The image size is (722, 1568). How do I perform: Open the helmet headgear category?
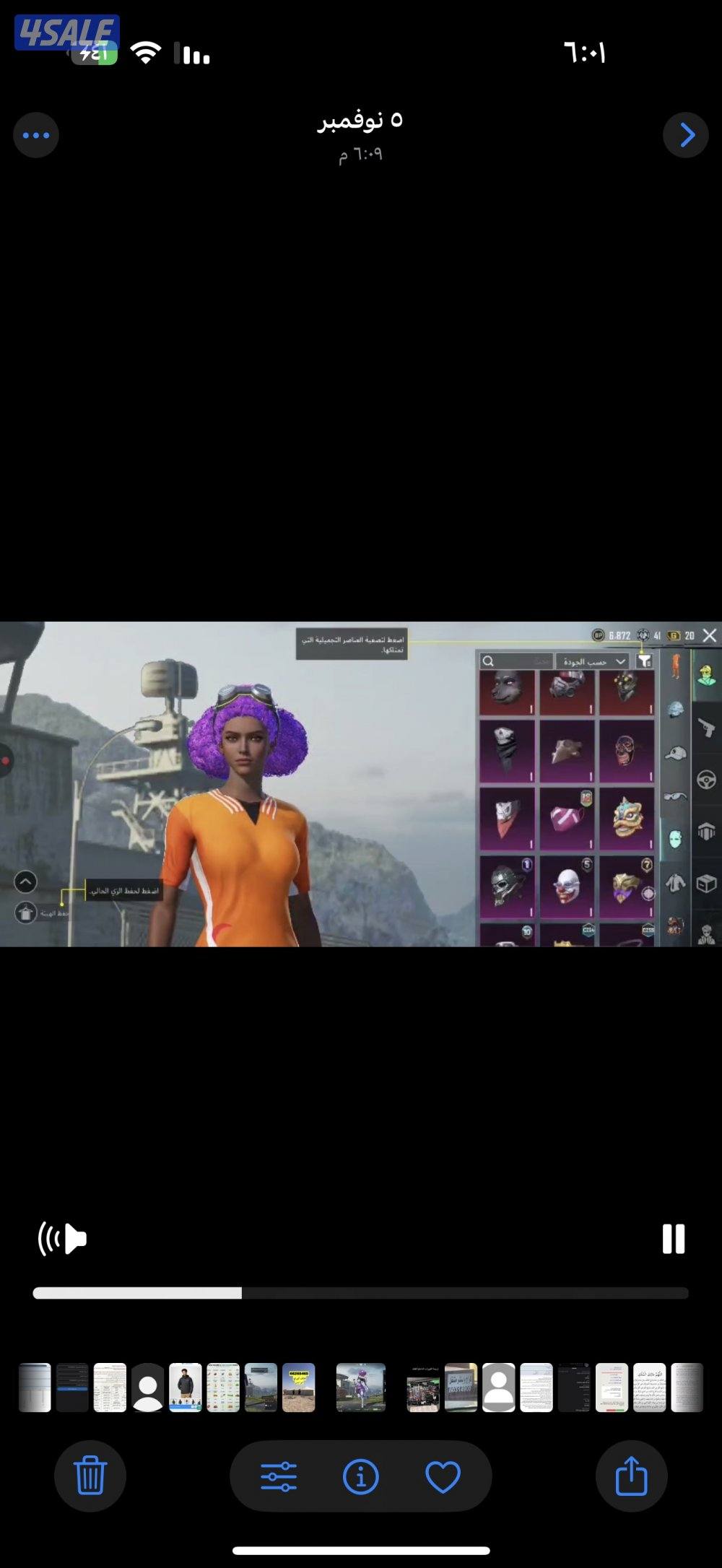676,710
